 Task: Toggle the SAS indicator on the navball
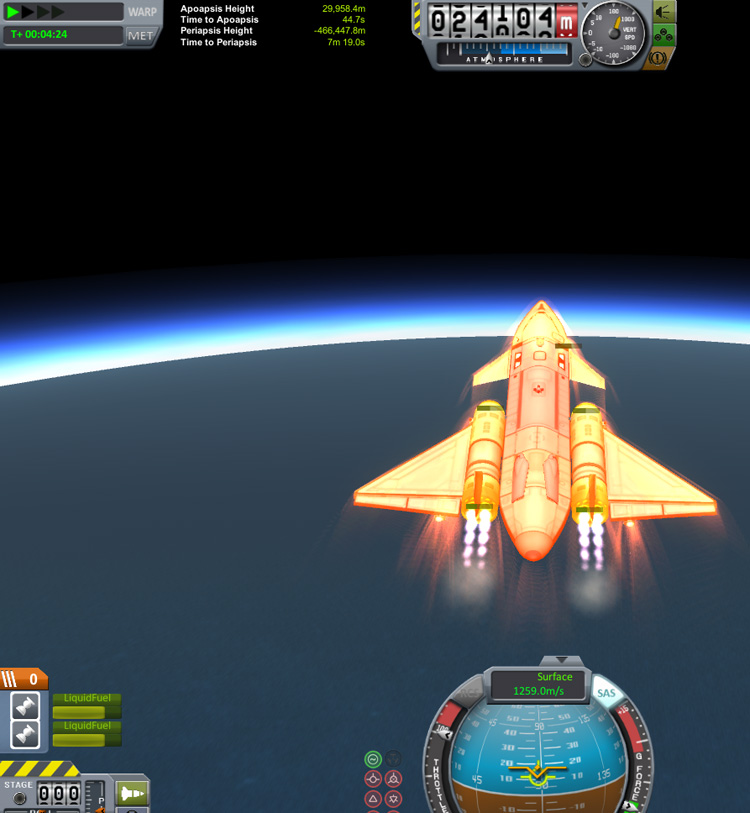pos(606,693)
